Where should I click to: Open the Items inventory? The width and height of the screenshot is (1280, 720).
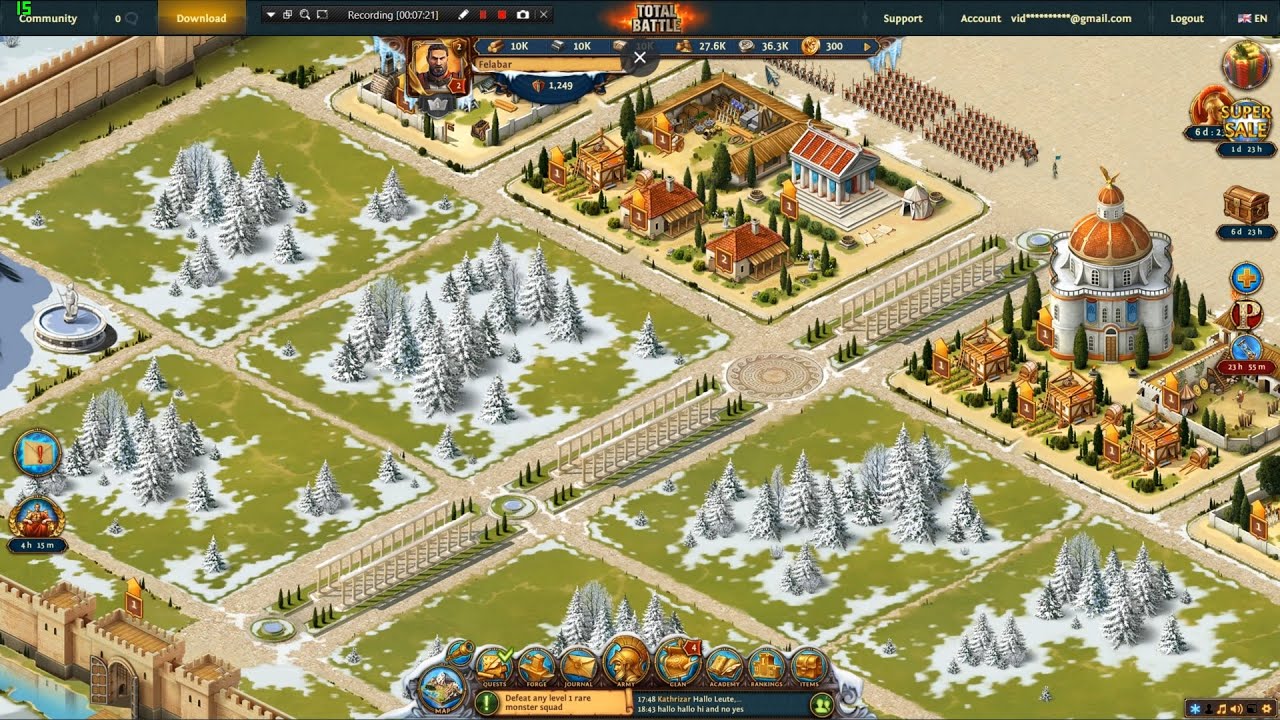pos(808,664)
